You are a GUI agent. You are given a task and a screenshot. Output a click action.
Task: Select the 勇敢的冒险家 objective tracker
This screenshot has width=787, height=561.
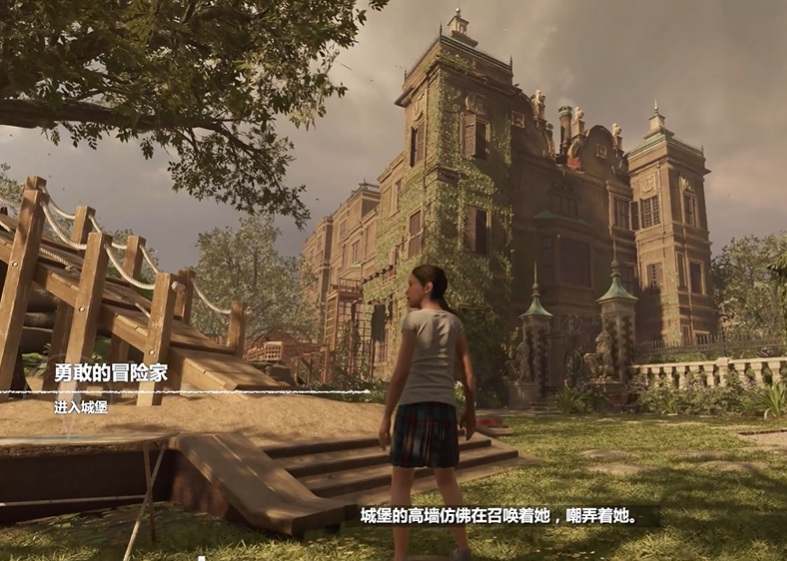click(x=111, y=374)
